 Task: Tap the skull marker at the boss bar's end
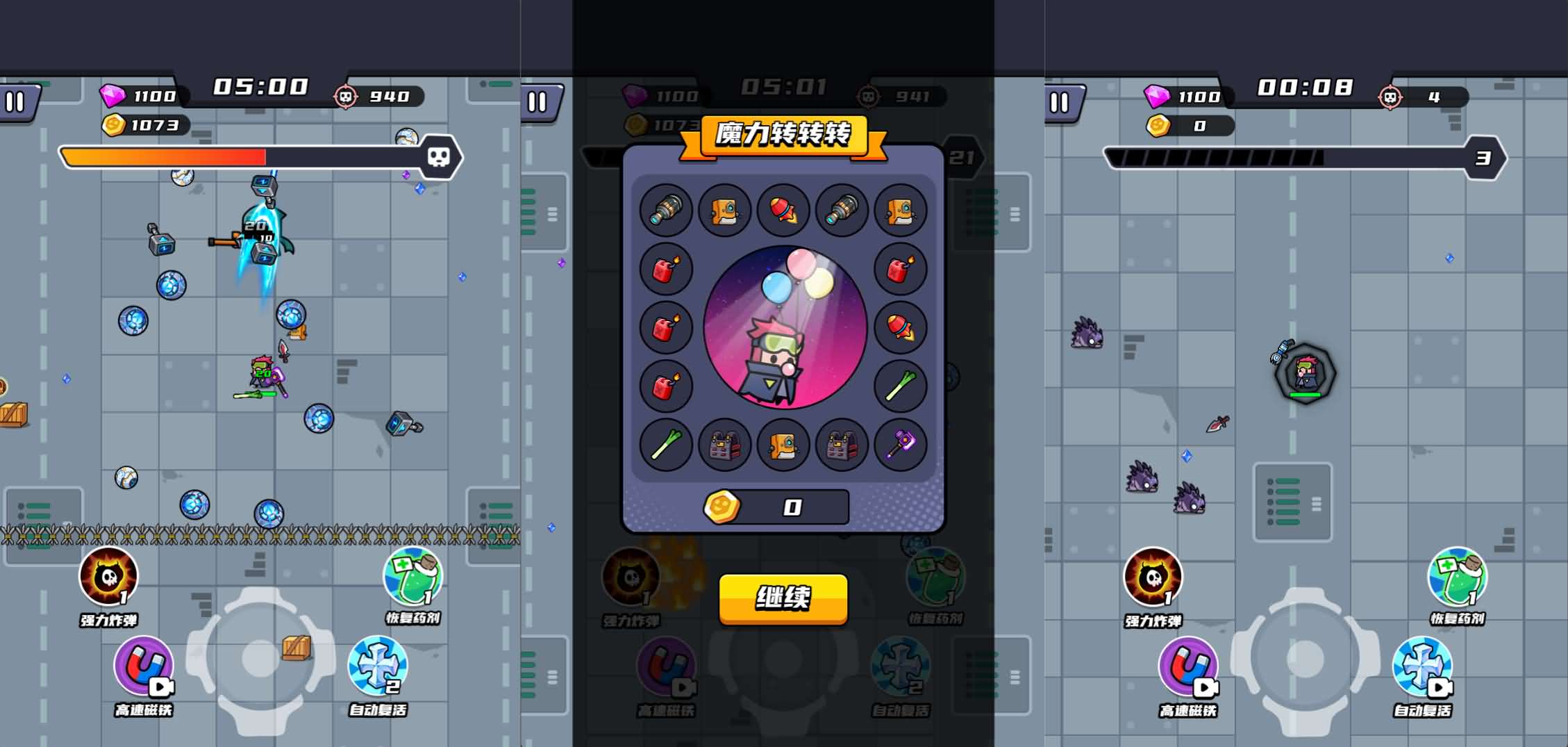coord(437,156)
